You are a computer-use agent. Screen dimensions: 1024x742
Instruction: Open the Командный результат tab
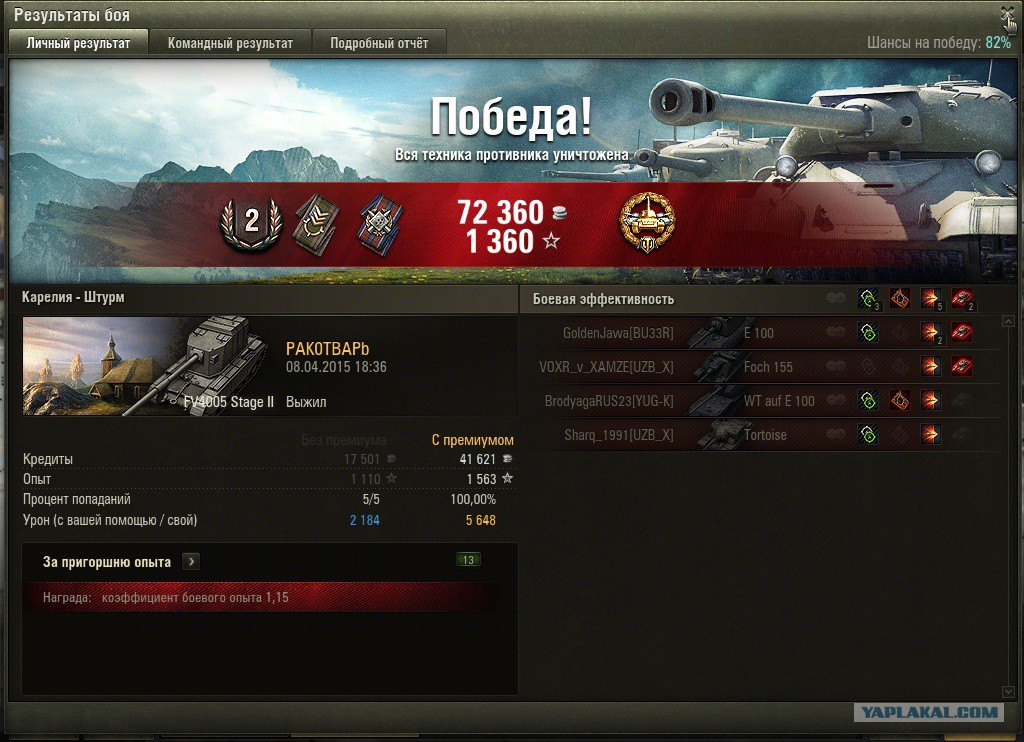point(230,43)
